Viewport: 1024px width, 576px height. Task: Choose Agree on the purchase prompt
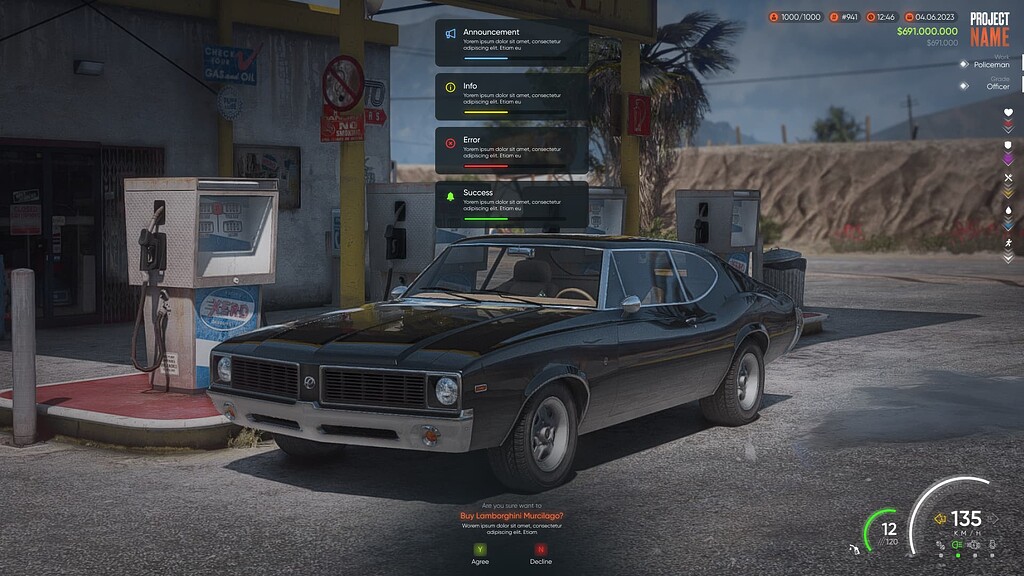(480, 549)
